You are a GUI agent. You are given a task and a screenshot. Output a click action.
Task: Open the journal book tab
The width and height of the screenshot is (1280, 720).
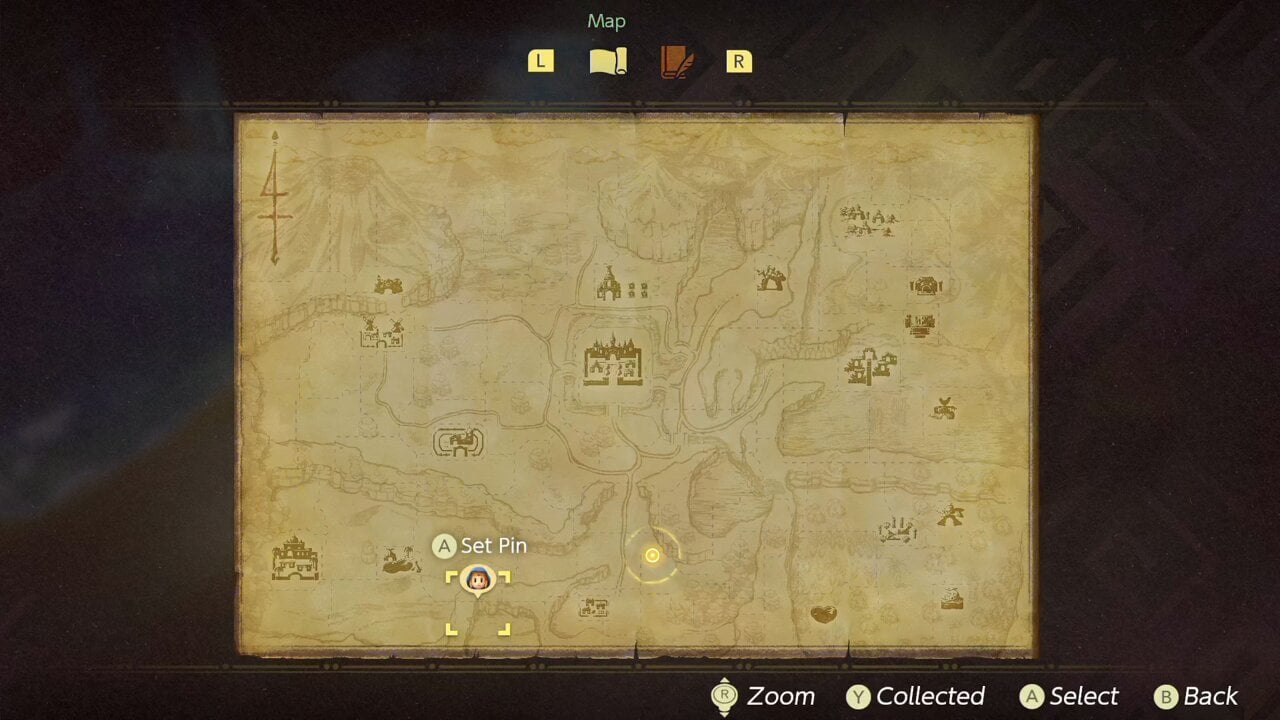(677, 62)
